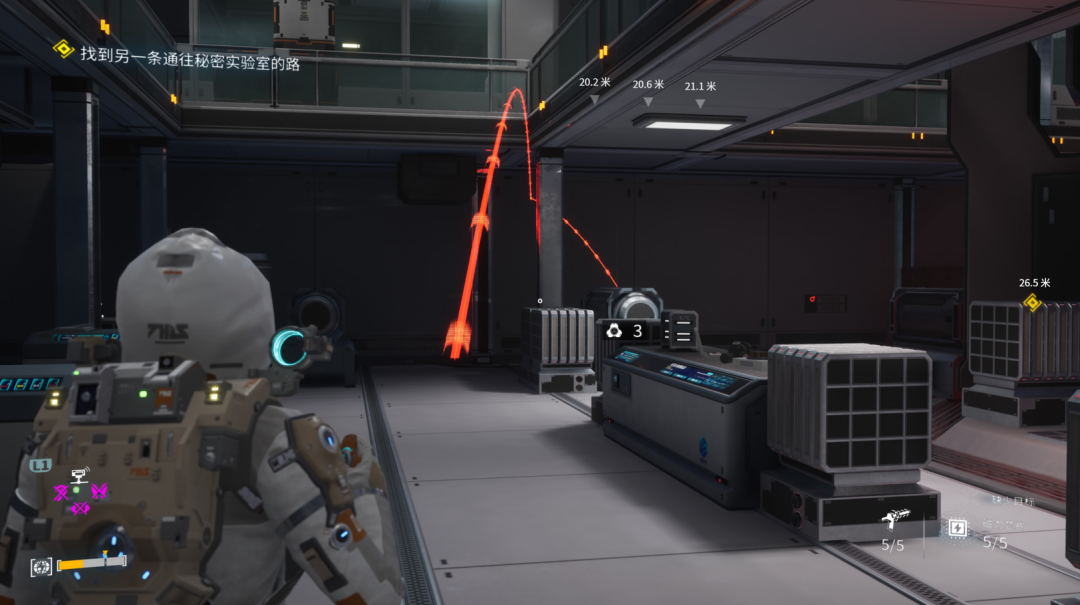Click the globe icon beside the yellow bar
Viewport: 1080px width, 605px height.
coord(41,567)
